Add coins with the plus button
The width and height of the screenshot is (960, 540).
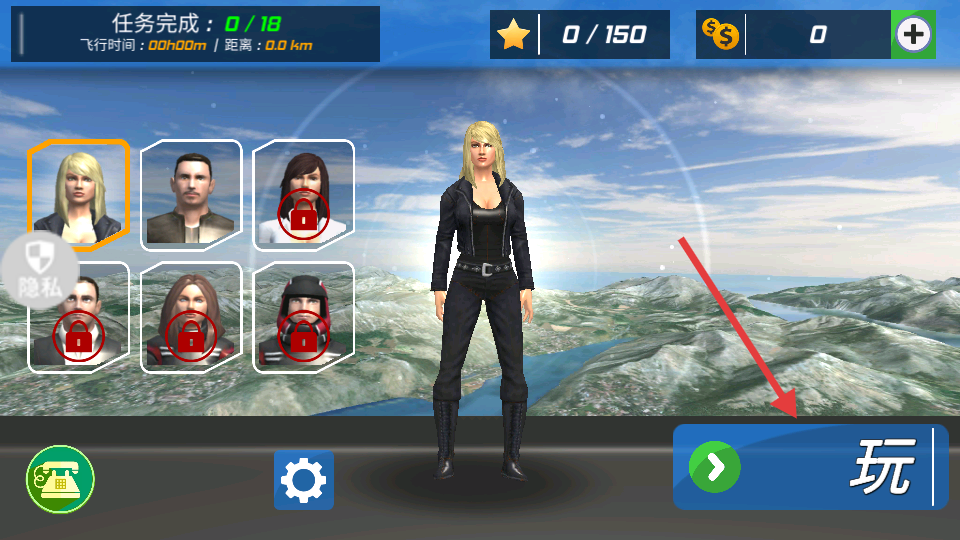pyautogui.click(x=913, y=35)
